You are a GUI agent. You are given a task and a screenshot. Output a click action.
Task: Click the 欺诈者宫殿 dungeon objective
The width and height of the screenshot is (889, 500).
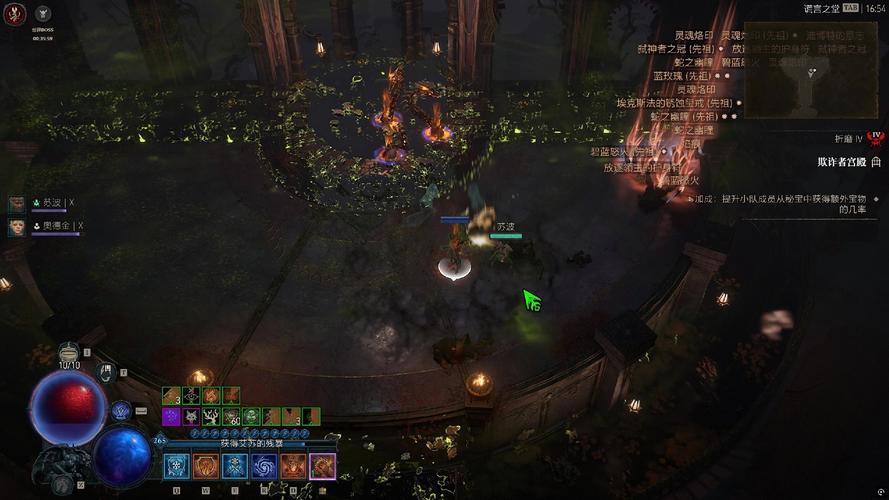coord(840,161)
